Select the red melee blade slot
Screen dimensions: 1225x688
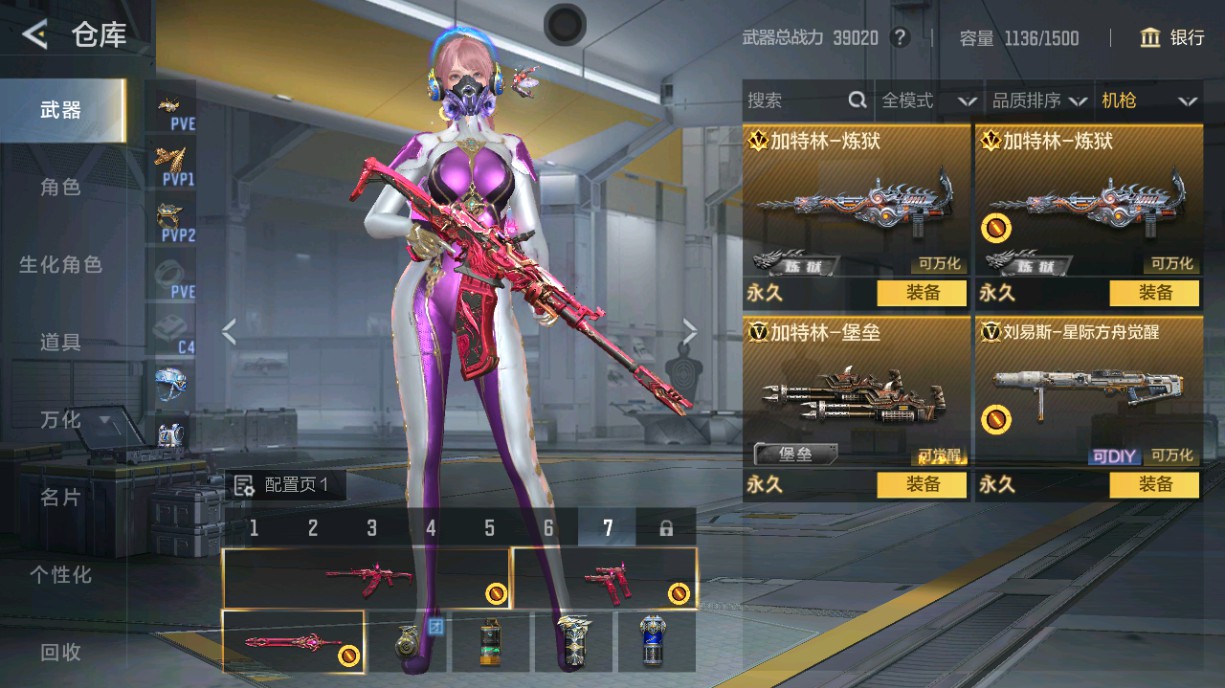[x=292, y=641]
